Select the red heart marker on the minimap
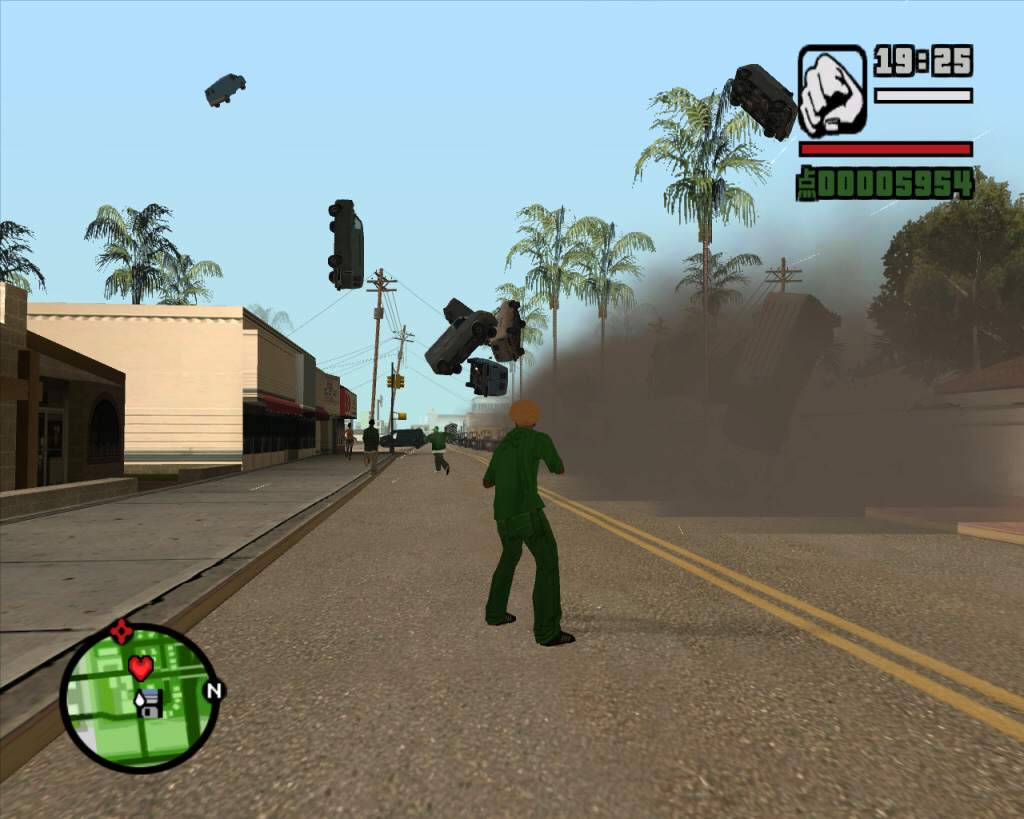The height and width of the screenshot is (819, 1024). click(141, 666)
